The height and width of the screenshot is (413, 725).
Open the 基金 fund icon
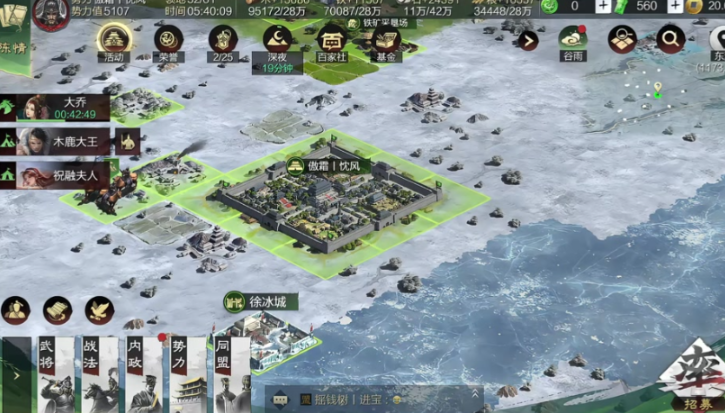pos(385,41)
